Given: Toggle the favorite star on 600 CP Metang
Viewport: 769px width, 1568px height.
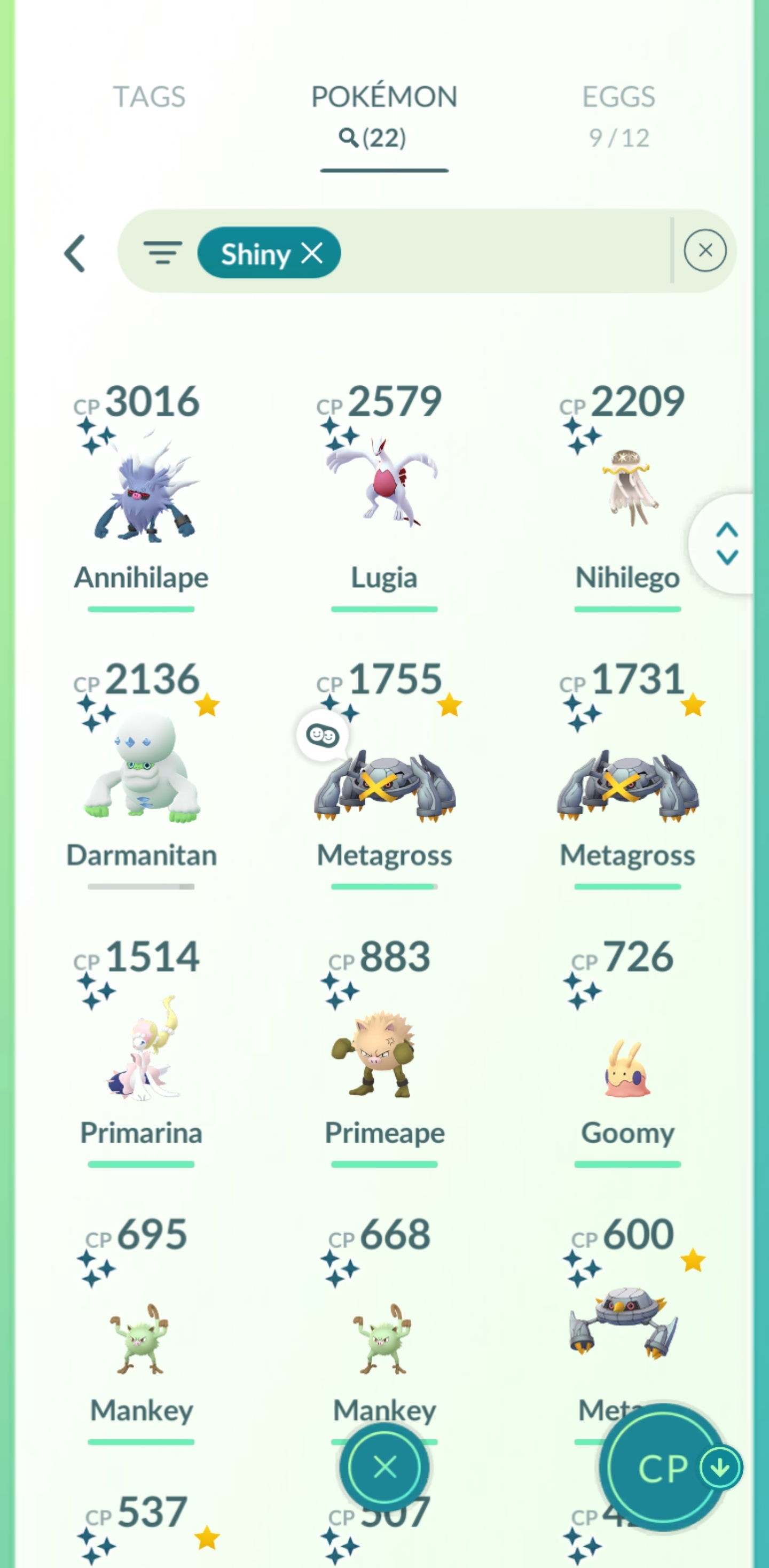Looking at the screenshot, I should click(693, 1259).
